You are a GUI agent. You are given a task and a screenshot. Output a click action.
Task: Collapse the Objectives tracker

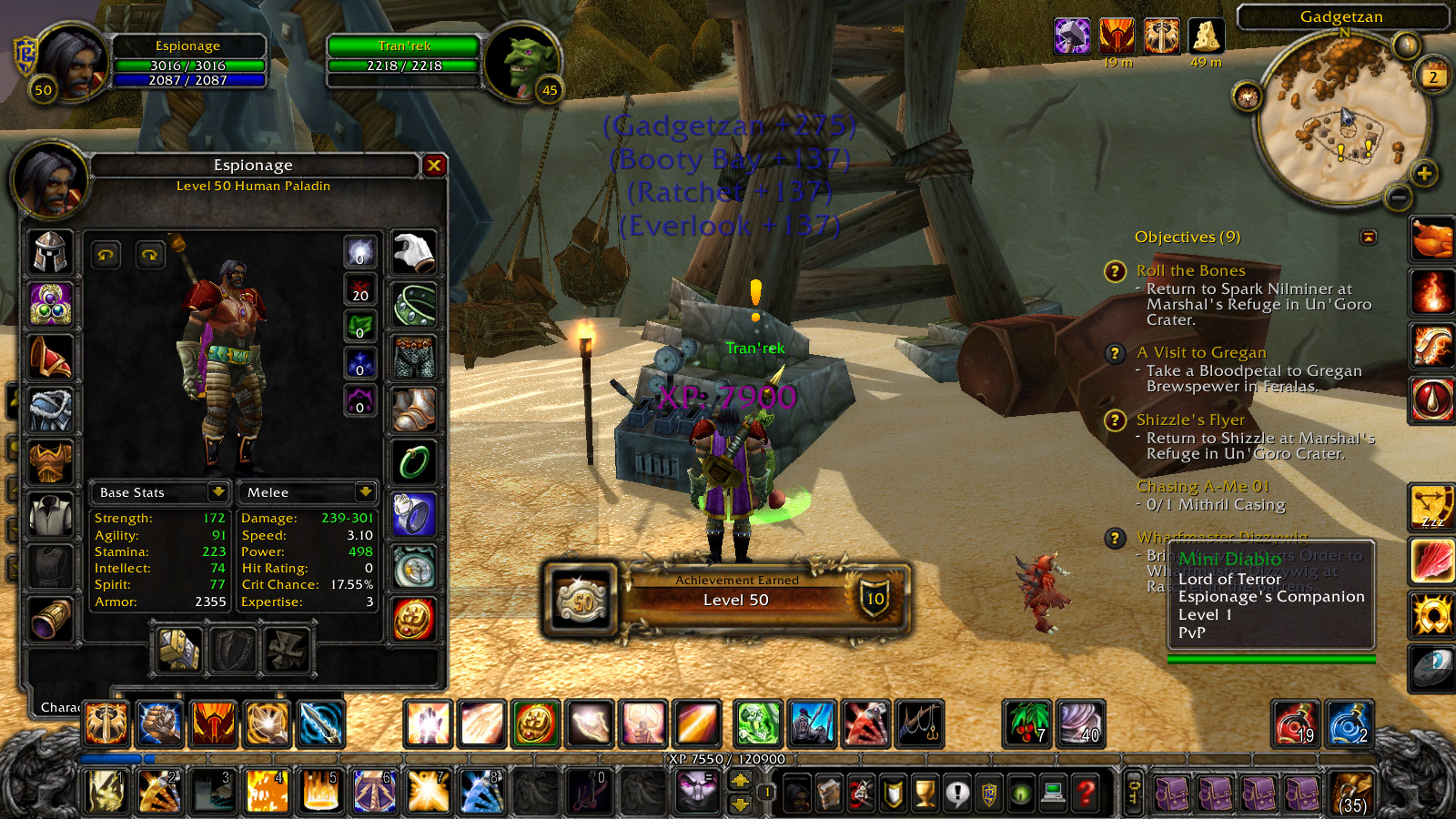point(1368,237)
